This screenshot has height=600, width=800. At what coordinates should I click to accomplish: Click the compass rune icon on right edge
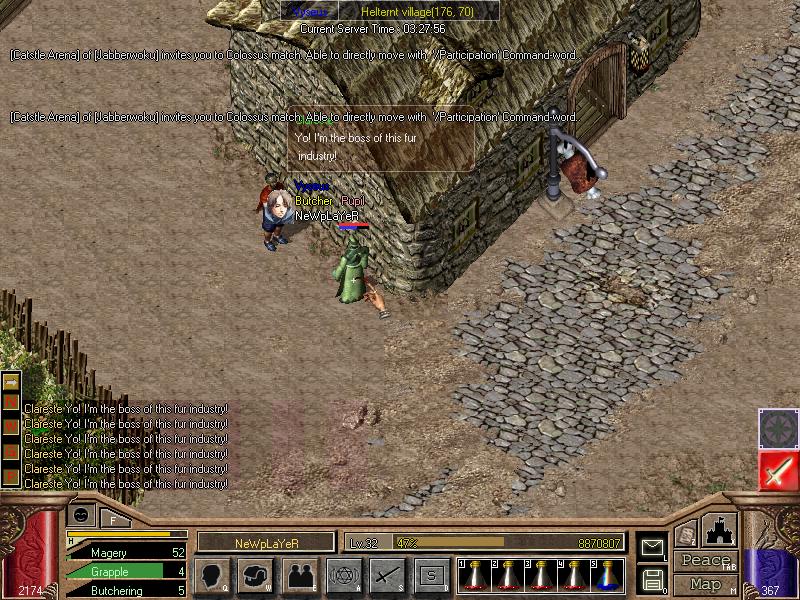point(778,428)
